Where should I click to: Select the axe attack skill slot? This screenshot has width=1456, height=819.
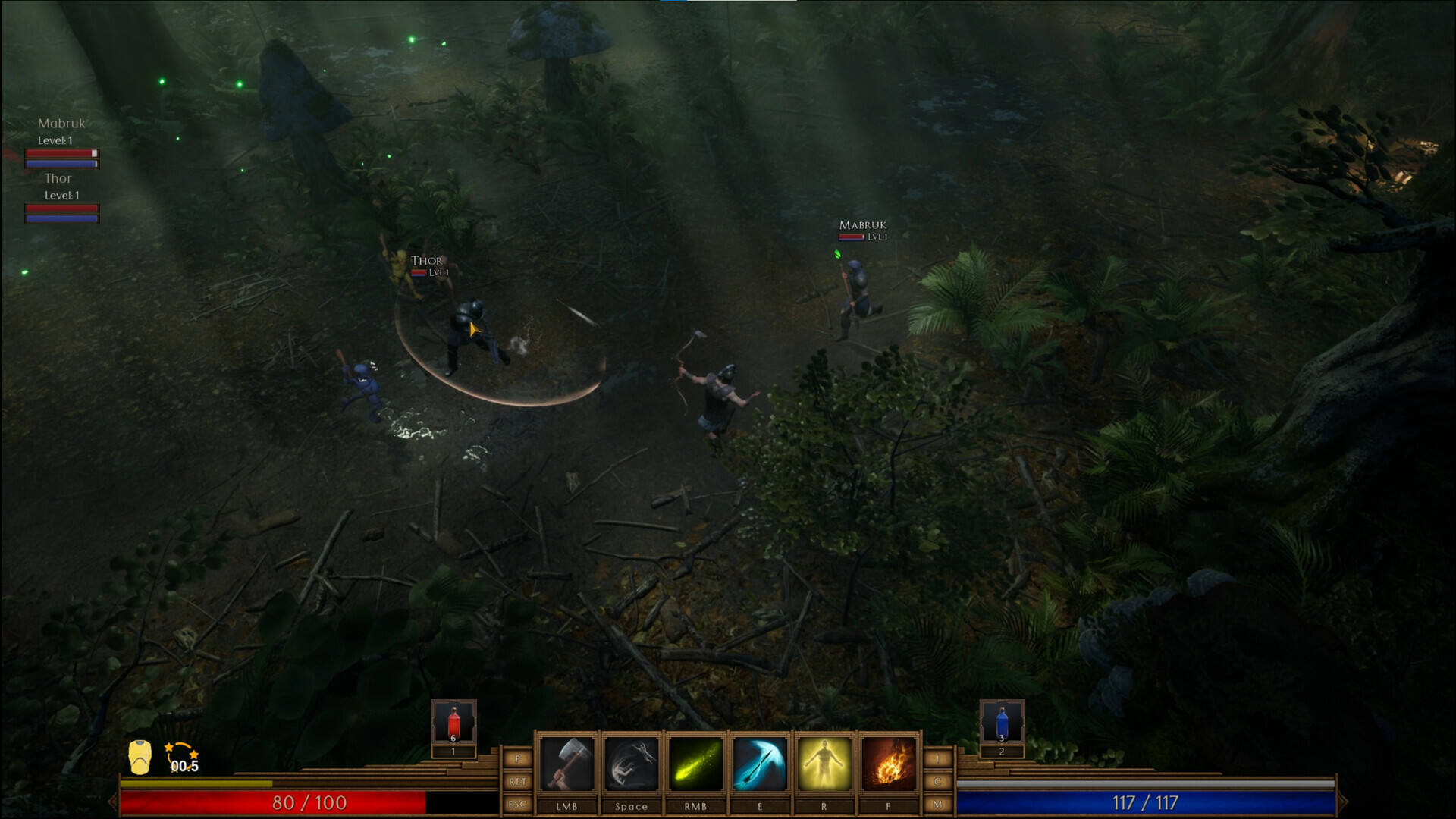coord(566,764)
